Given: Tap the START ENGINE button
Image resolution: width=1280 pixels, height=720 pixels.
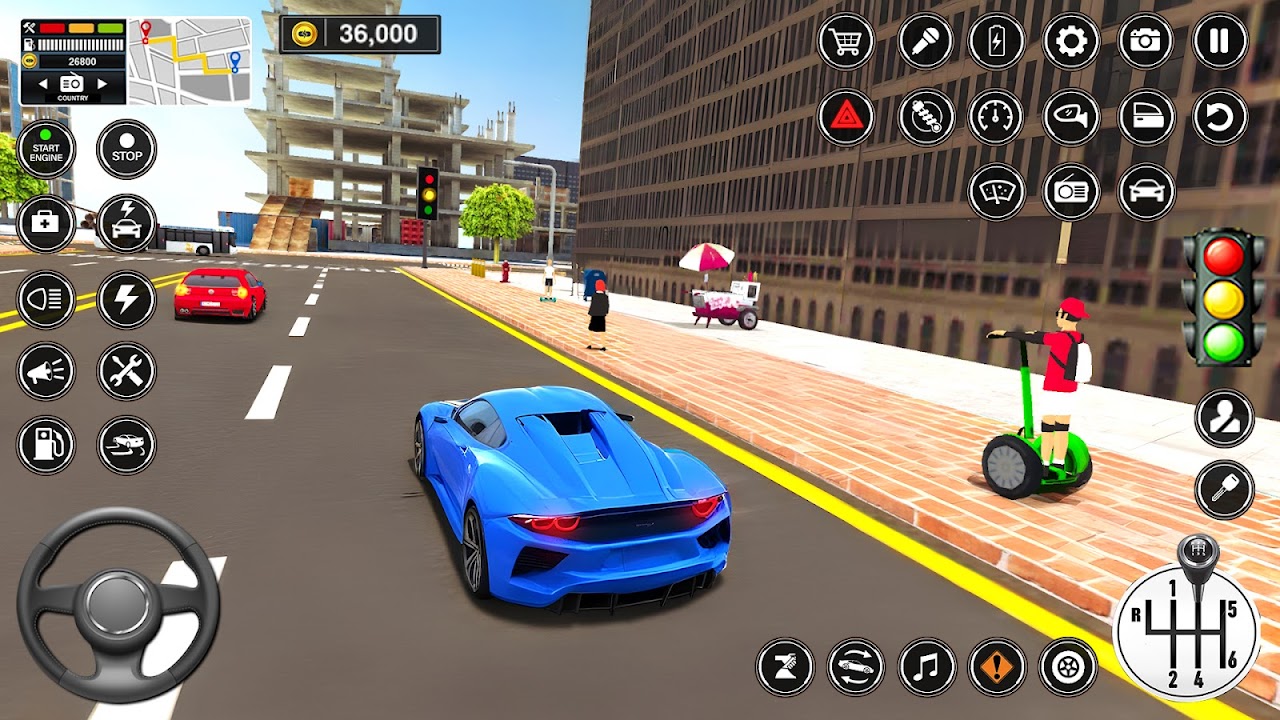Looking at the screenshot, I should coord(46,150).
